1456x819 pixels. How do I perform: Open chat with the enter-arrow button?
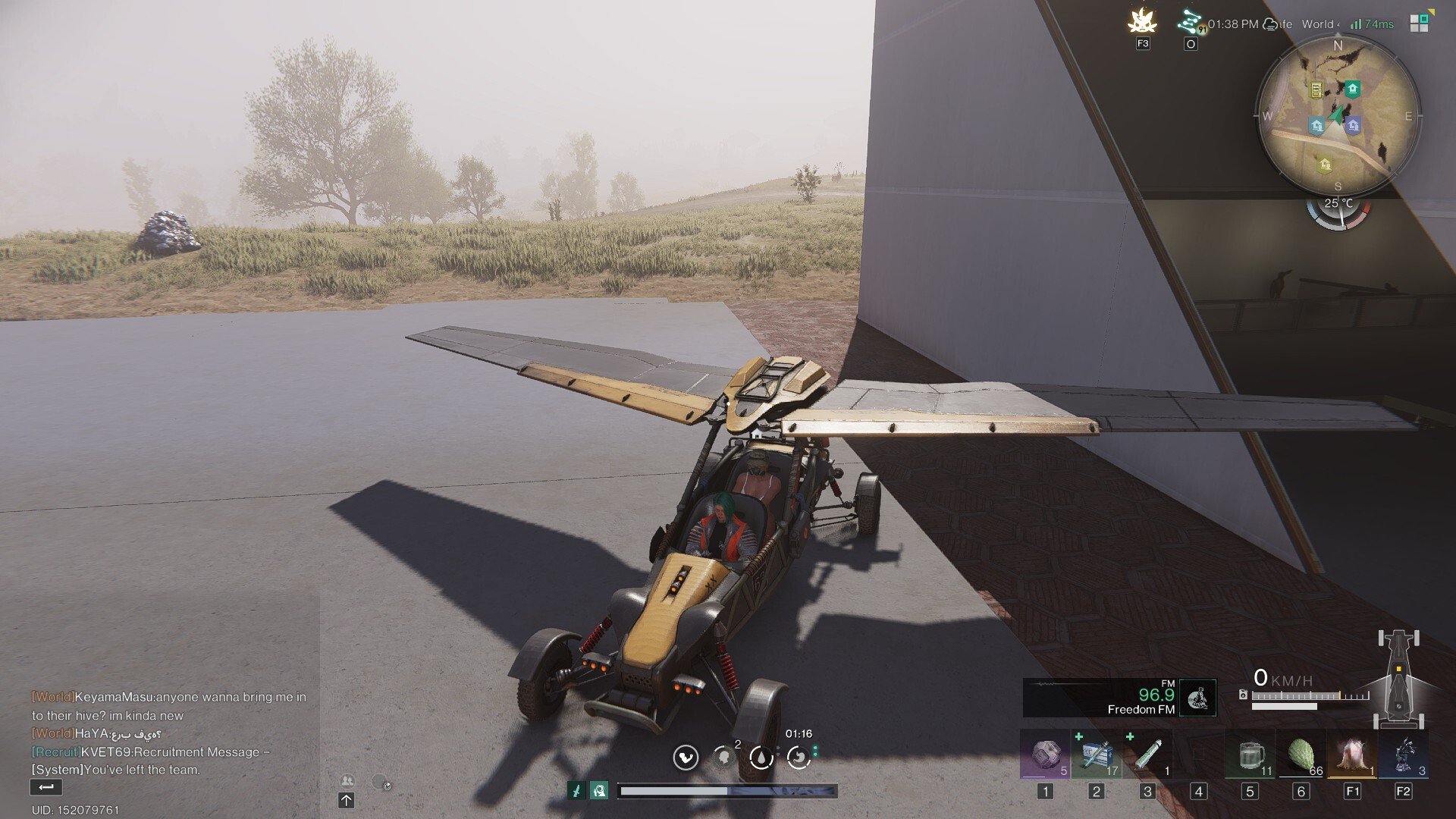tap(45, 787)
